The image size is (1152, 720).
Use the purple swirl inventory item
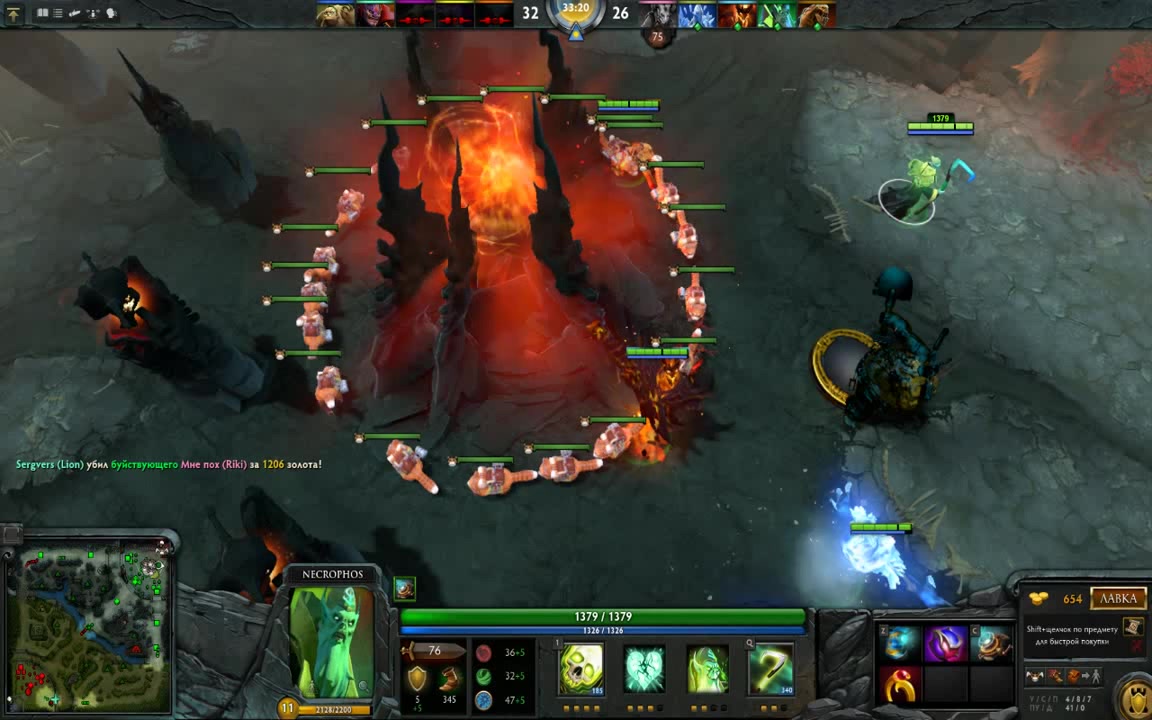944,644
